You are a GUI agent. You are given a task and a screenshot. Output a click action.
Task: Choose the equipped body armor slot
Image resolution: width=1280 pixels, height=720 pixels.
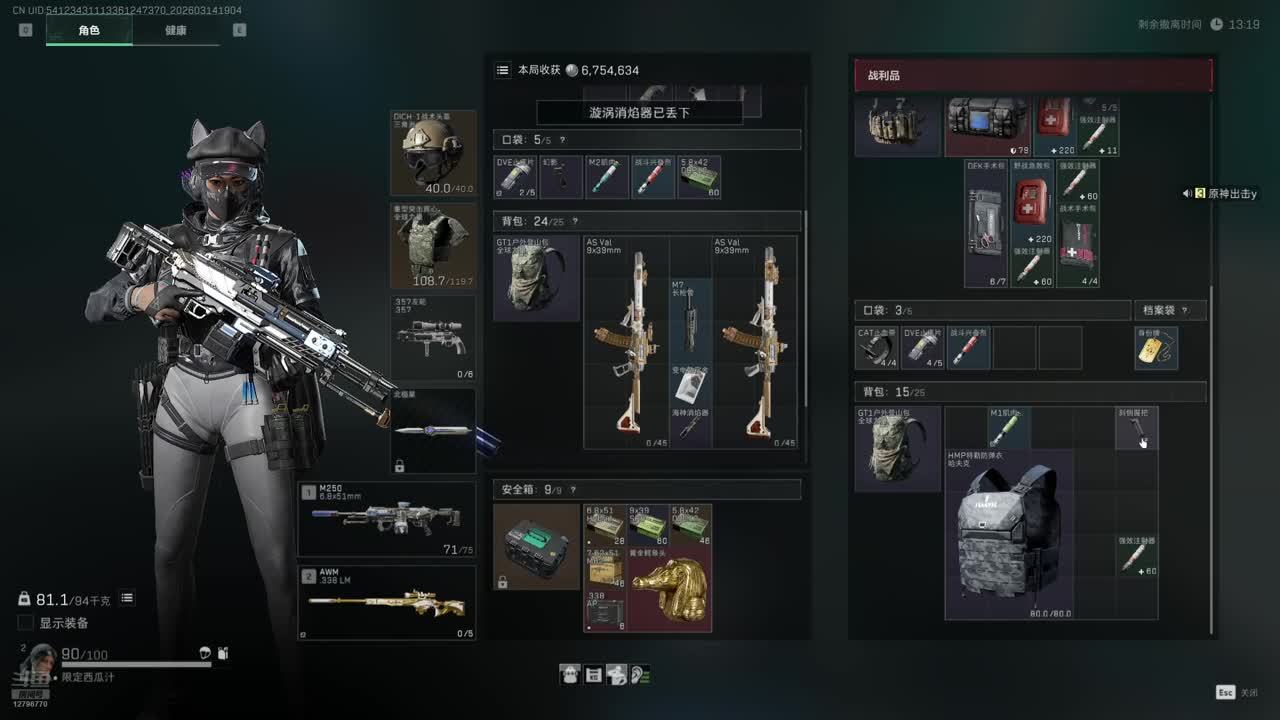pos(433,246)
